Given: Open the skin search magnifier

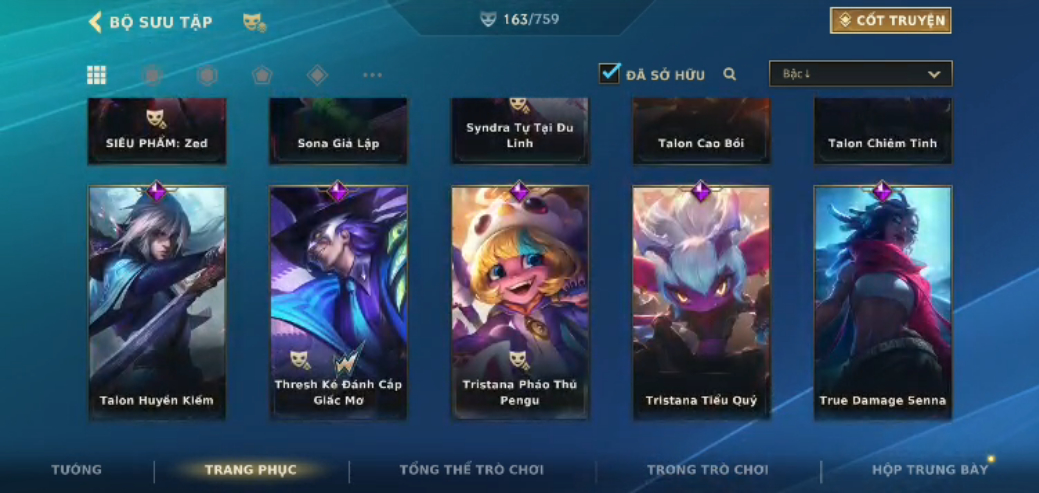Looking at the screenshot, I should pos(730,74).
